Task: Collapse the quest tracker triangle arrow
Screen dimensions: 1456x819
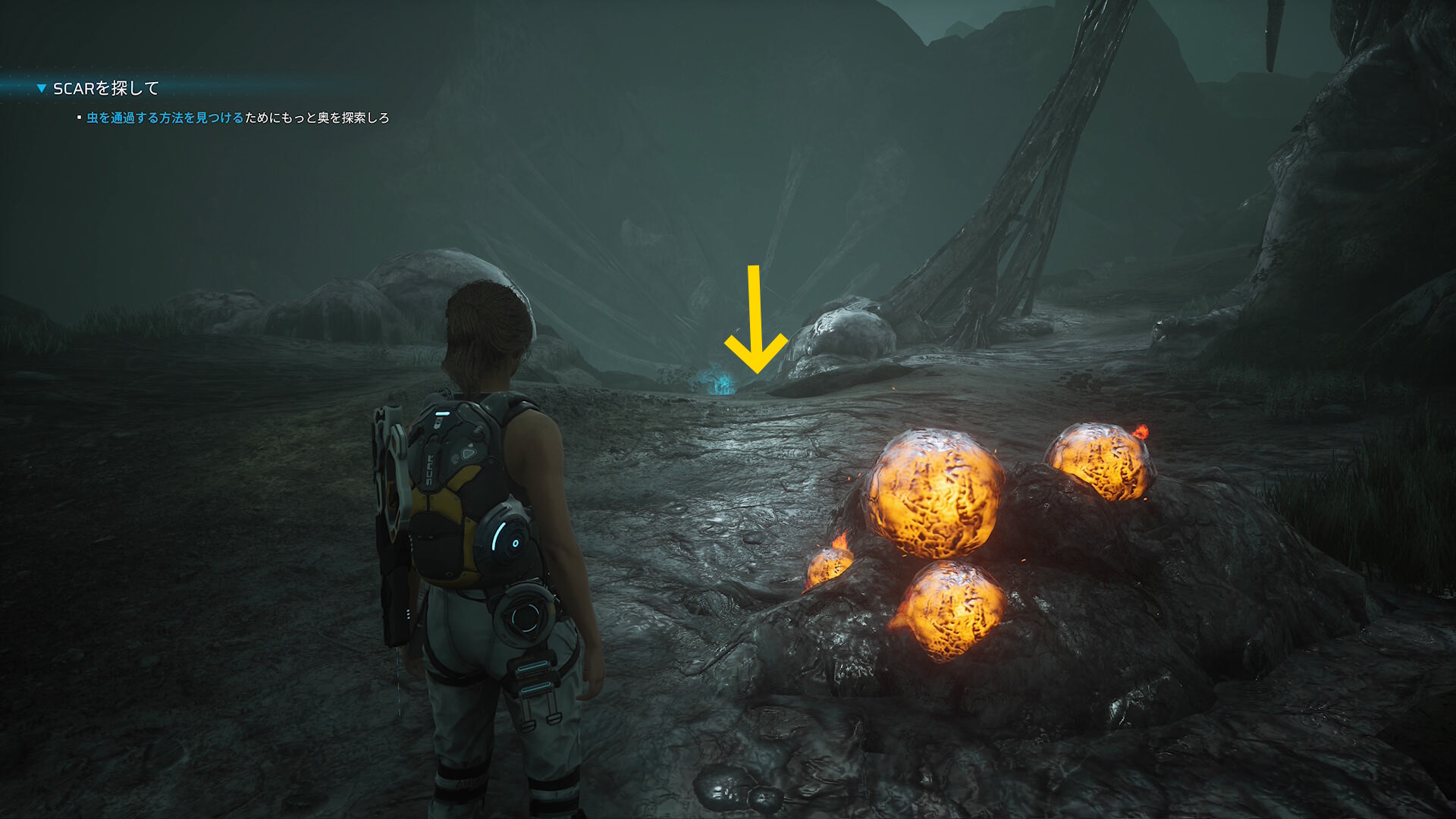Action: tap(42, 89)
